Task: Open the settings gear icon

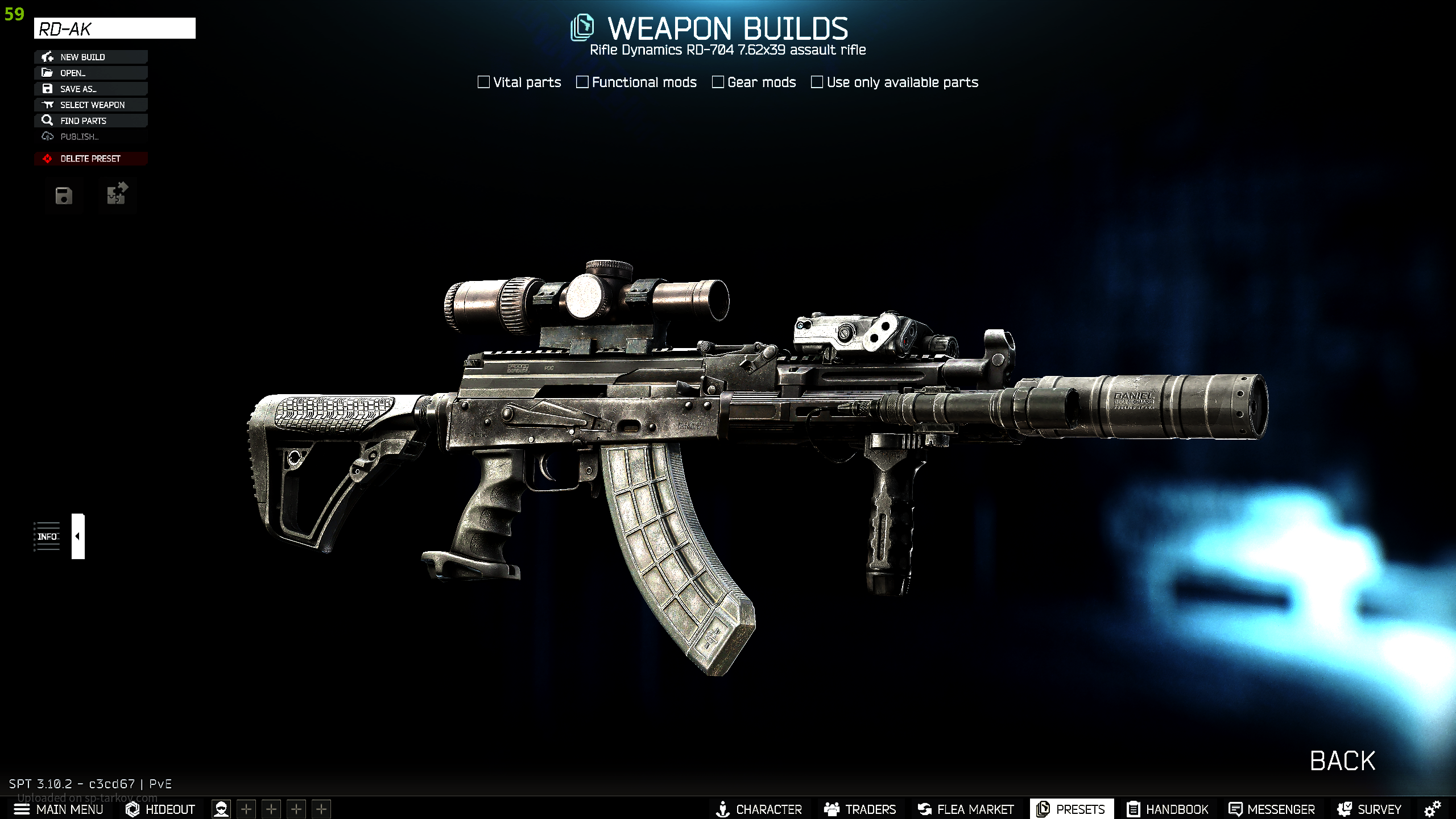Action: pyautogui.click(x=1432, y=809)
